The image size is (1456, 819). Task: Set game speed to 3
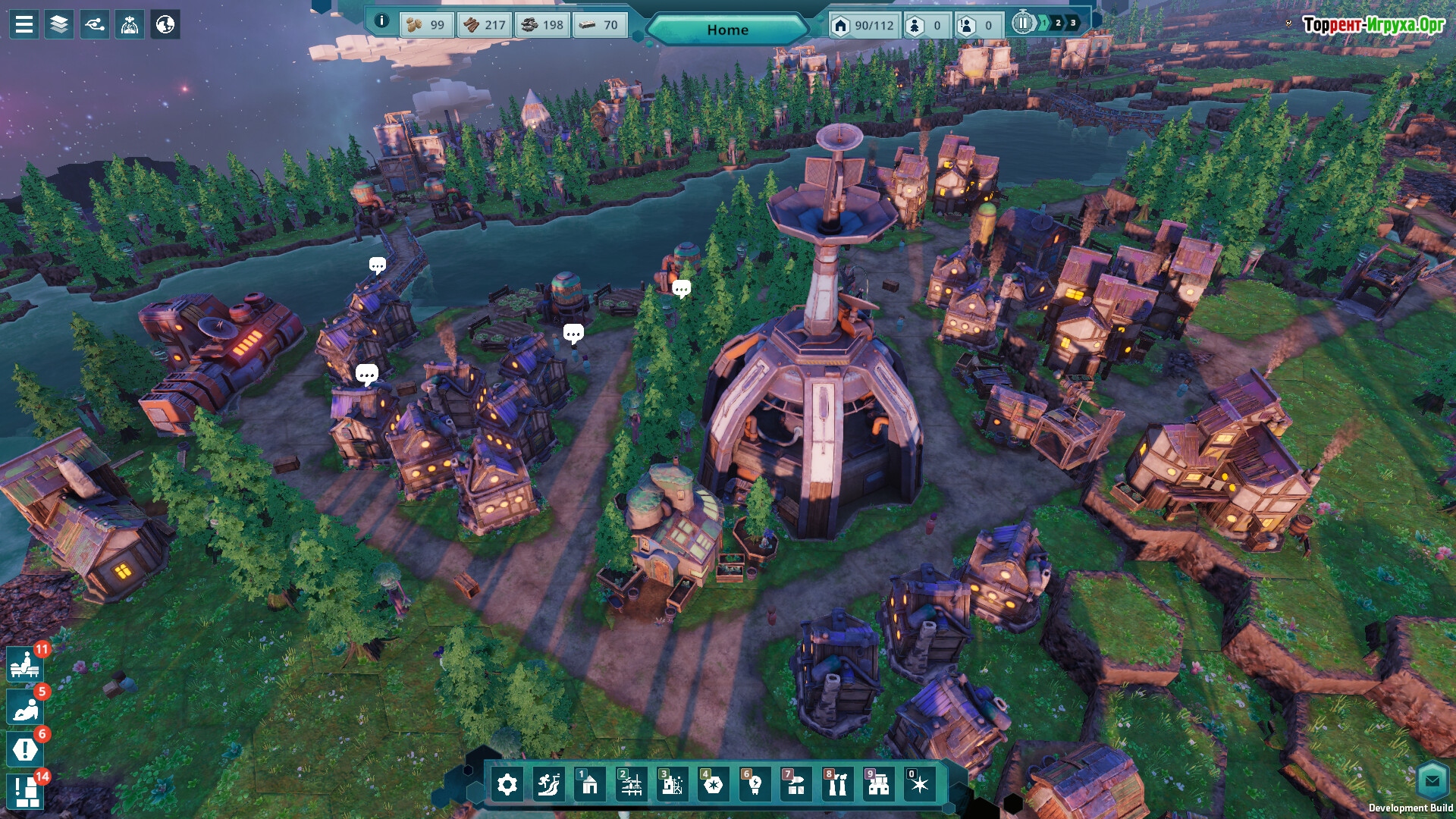[1073, 24]
